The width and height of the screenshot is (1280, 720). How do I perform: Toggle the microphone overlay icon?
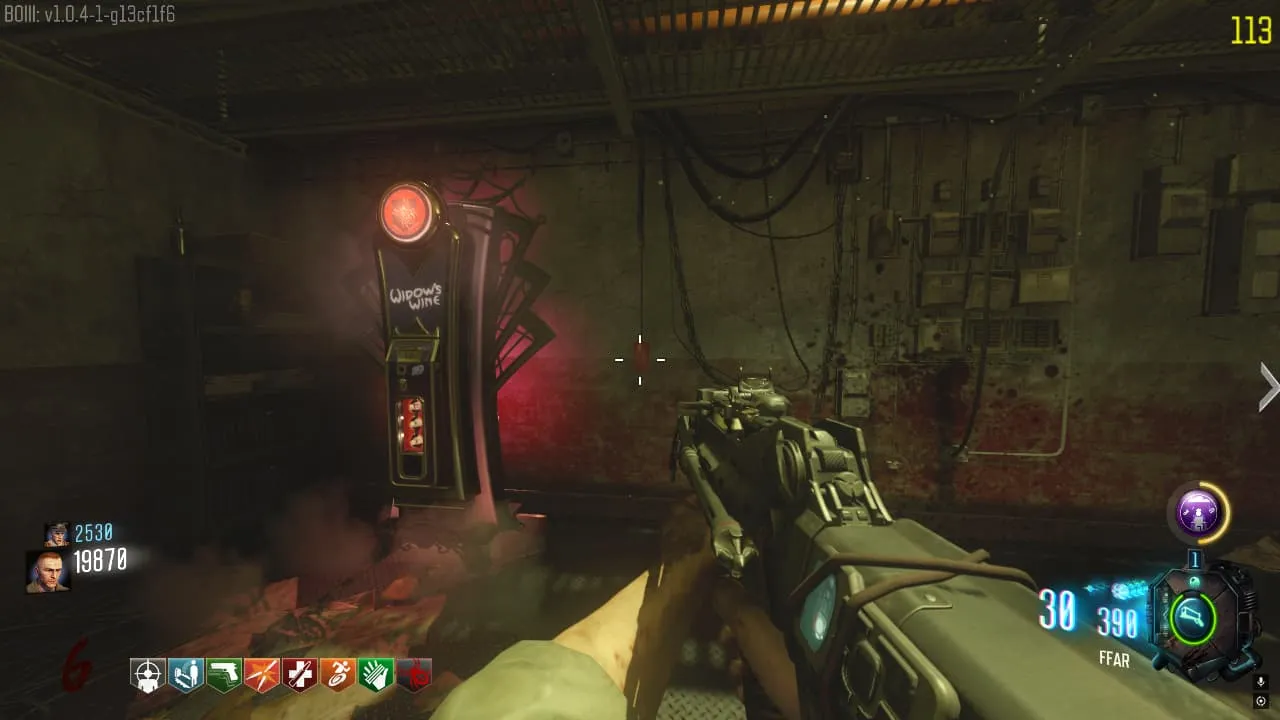pyautogui.click(x=1260, y=682)
